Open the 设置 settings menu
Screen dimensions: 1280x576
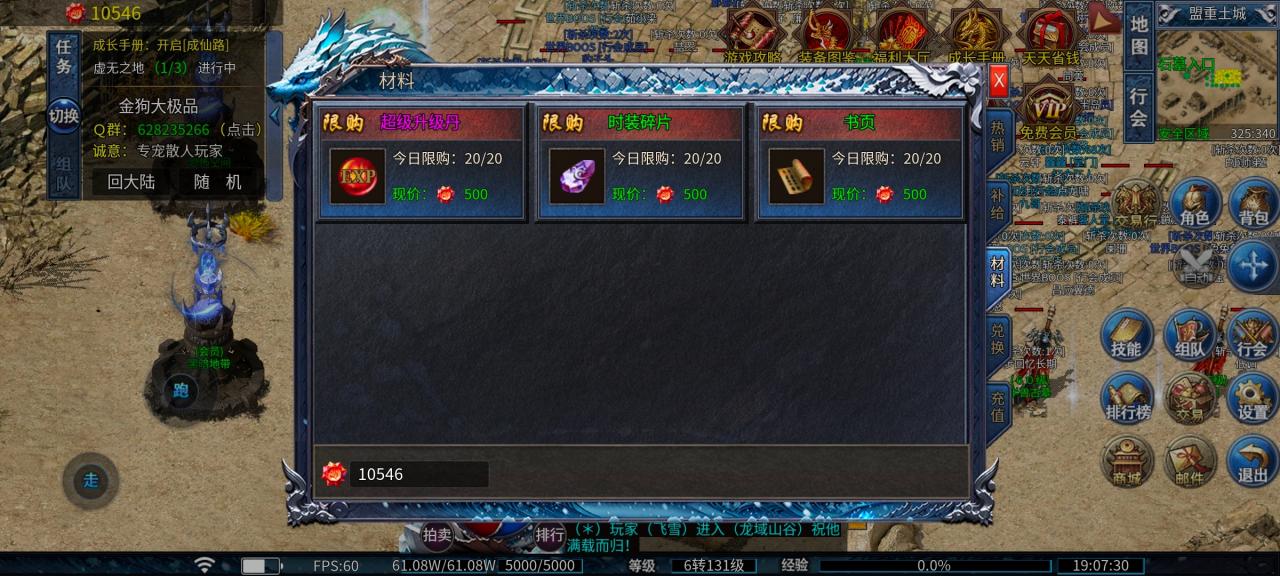1252,400
